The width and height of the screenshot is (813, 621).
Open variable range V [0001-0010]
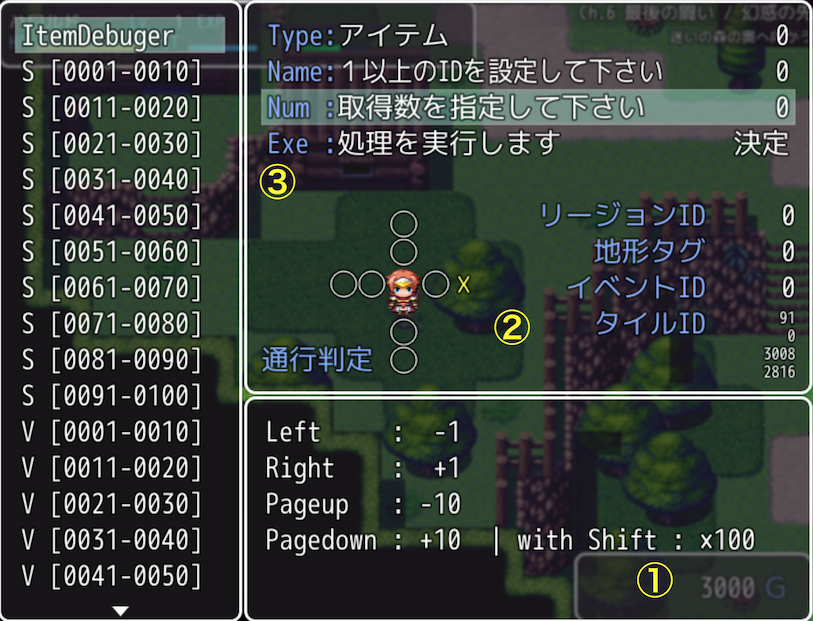coord(110,432)
